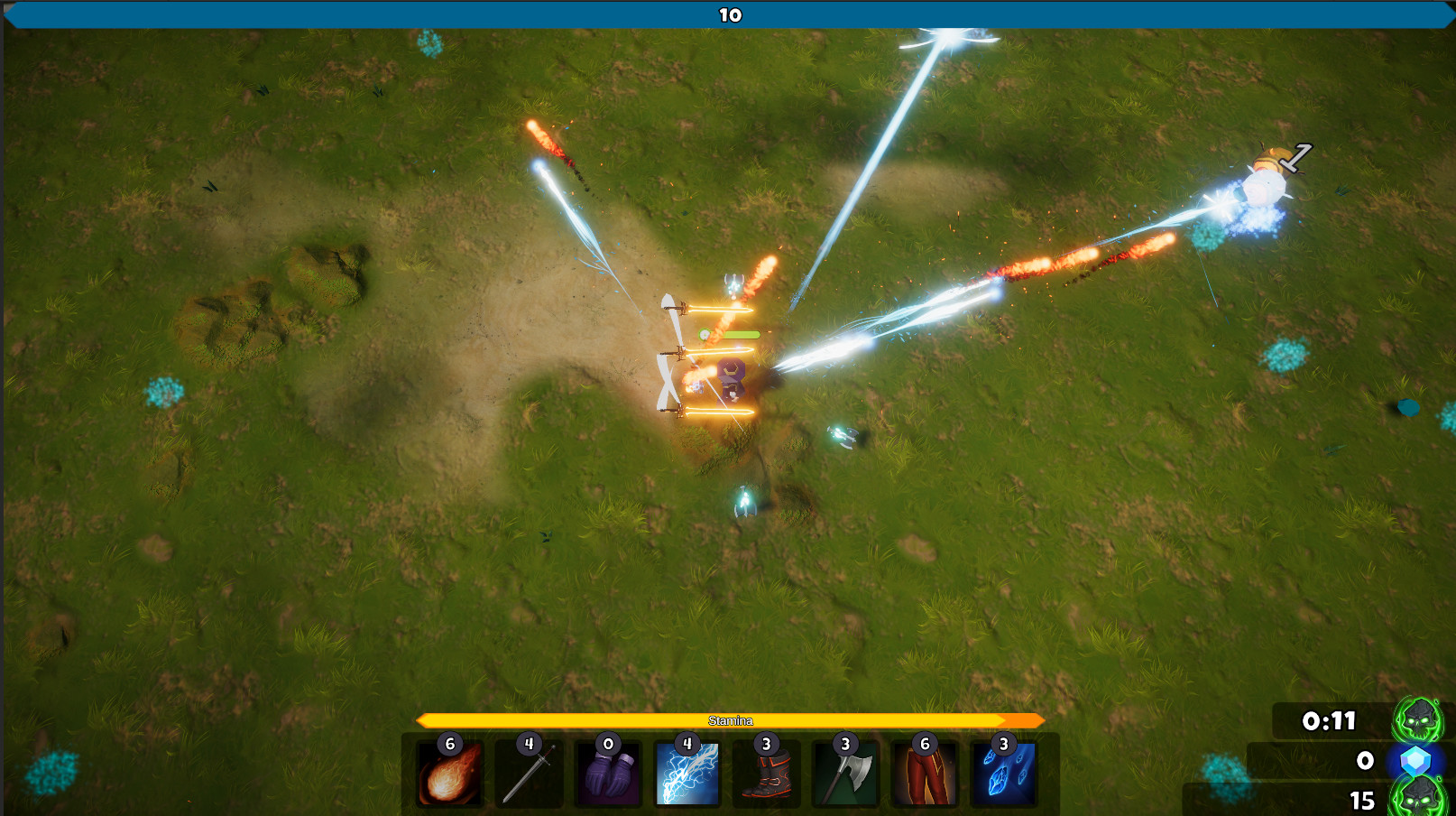The image size is (1456, 816).
Task: Click the Stamina bar
Action: point(729,720)
